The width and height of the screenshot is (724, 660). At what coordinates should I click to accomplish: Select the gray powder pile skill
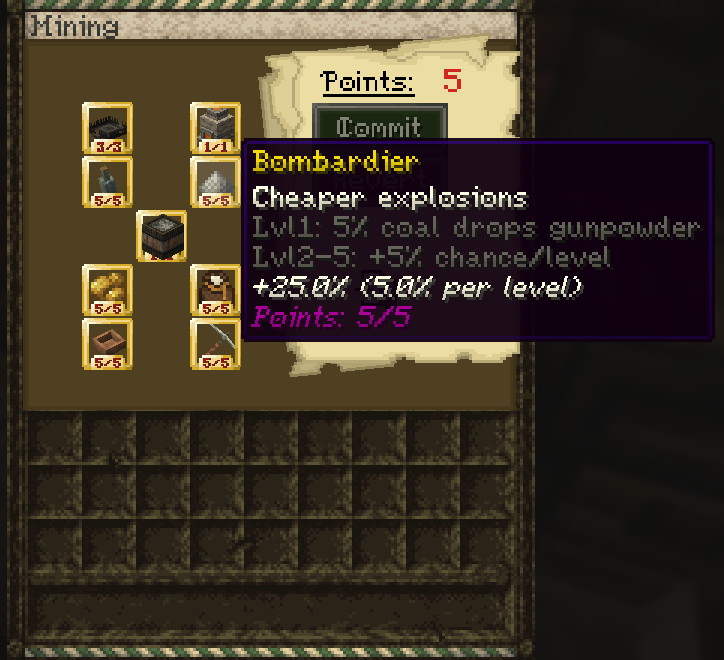tap(215, 182)
